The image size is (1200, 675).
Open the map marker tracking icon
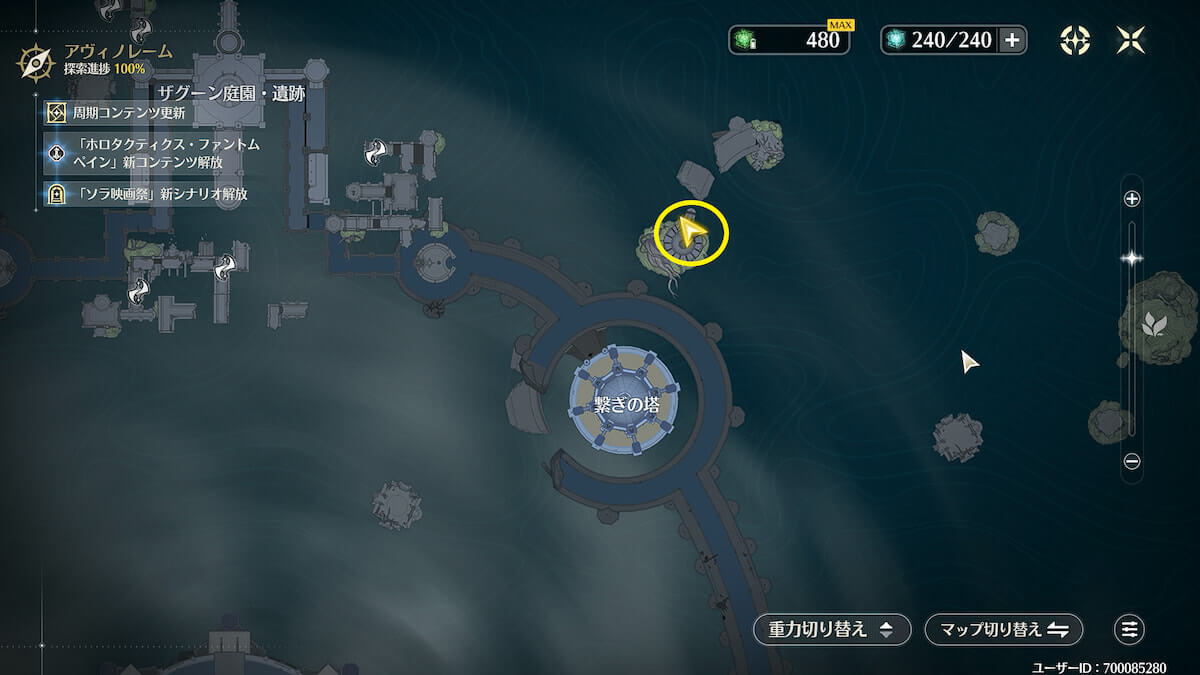coord(1075,40)
